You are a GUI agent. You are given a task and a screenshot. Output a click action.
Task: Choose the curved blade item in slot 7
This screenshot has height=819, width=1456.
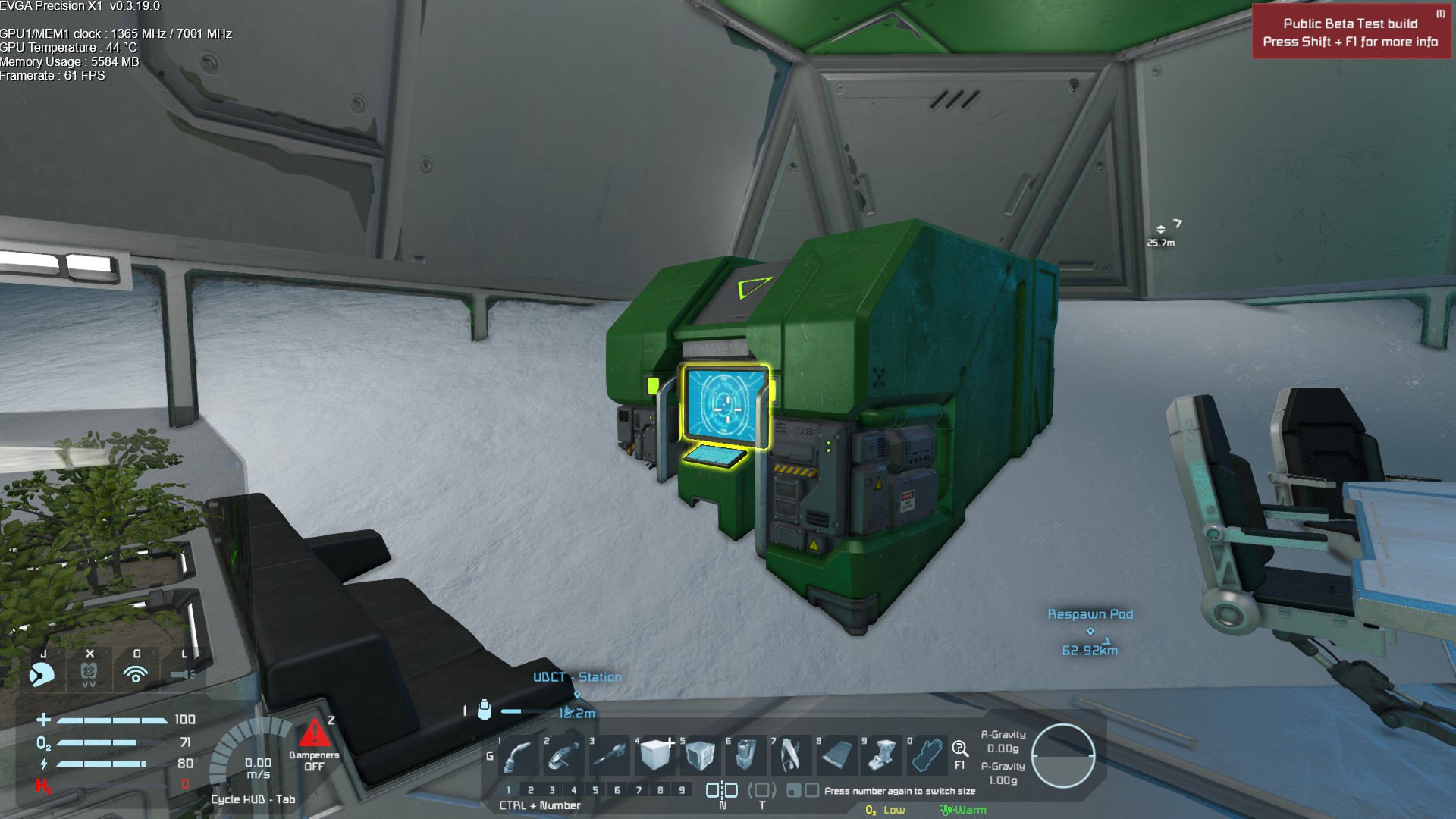coord(791,755)
